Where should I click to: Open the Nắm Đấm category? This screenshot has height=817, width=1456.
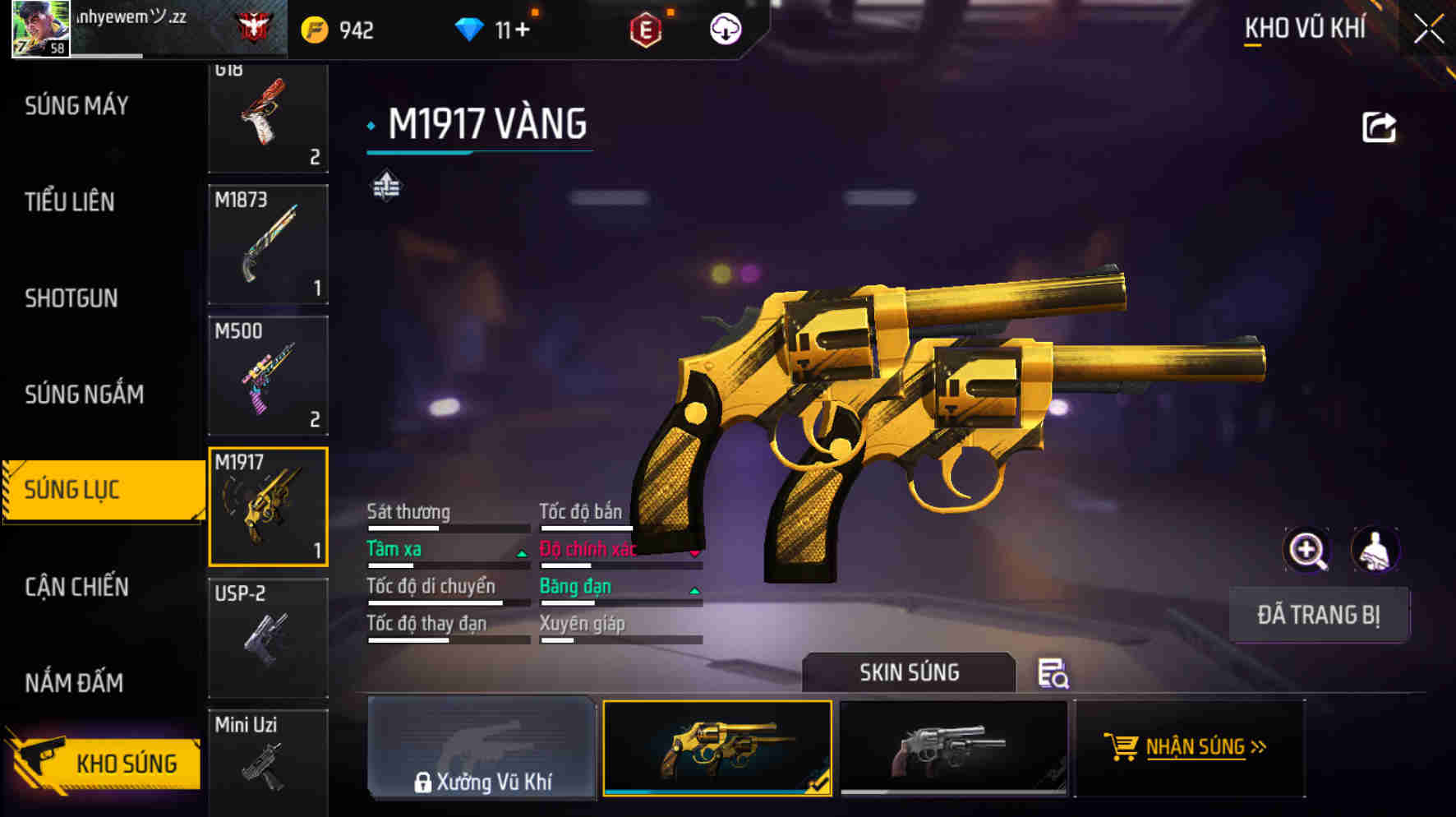(x=74, y=683)
